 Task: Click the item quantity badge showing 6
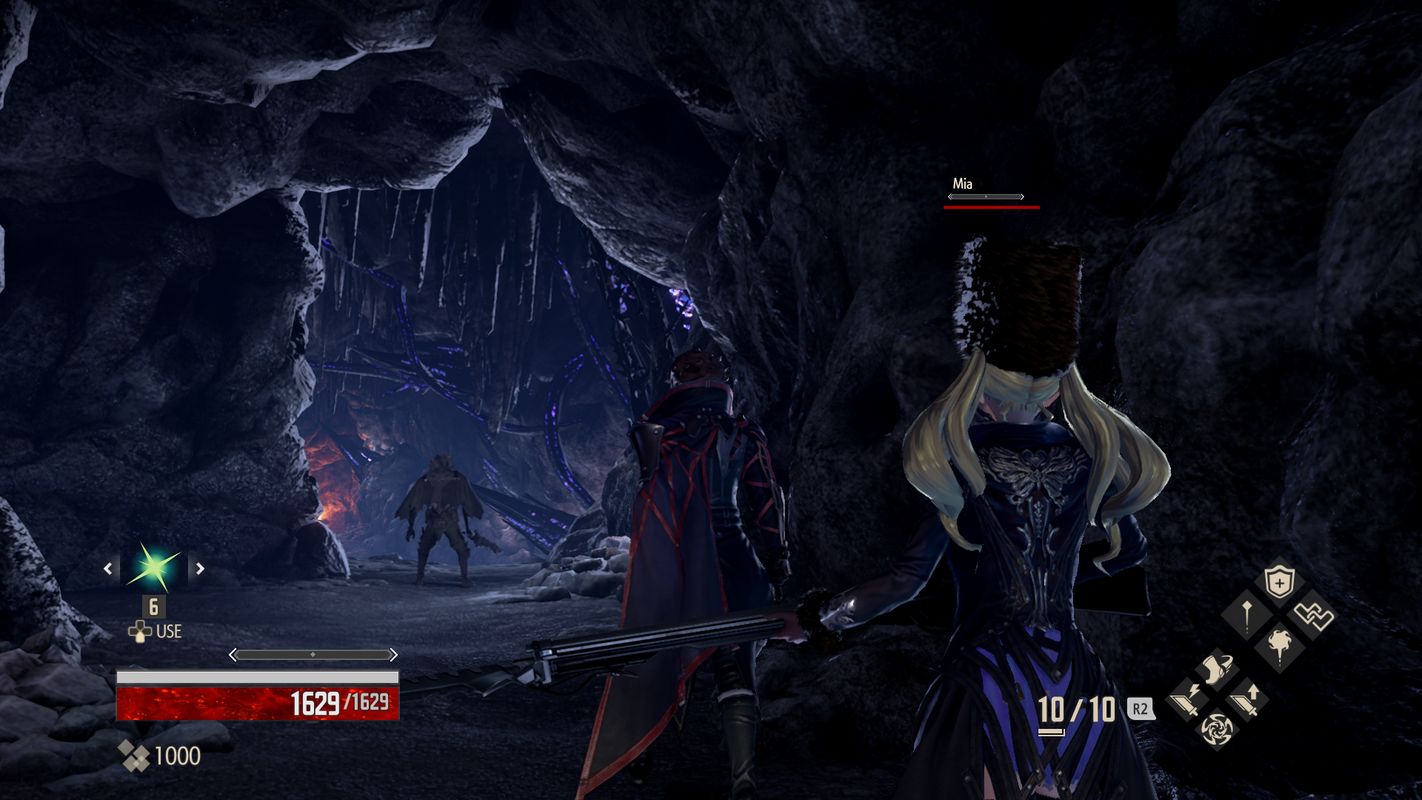coord(152,607)
